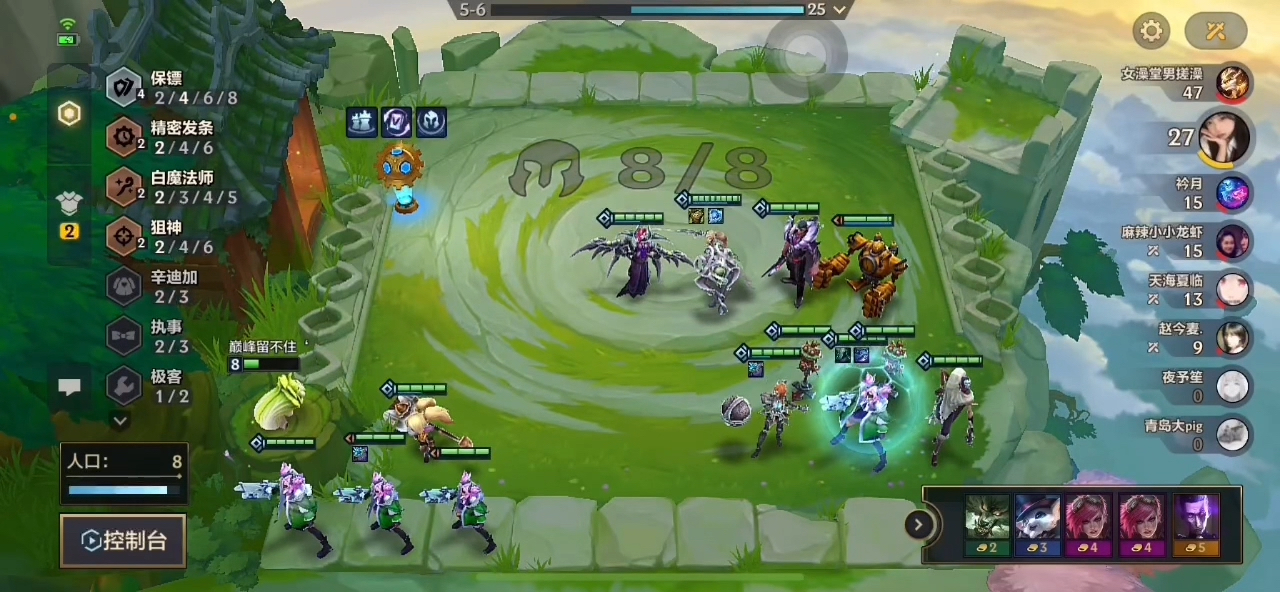Buy the 2-gold Warwick card in shop
Image resolution: width=1280 pixels, height=592 pixels.
pos(987,525)
